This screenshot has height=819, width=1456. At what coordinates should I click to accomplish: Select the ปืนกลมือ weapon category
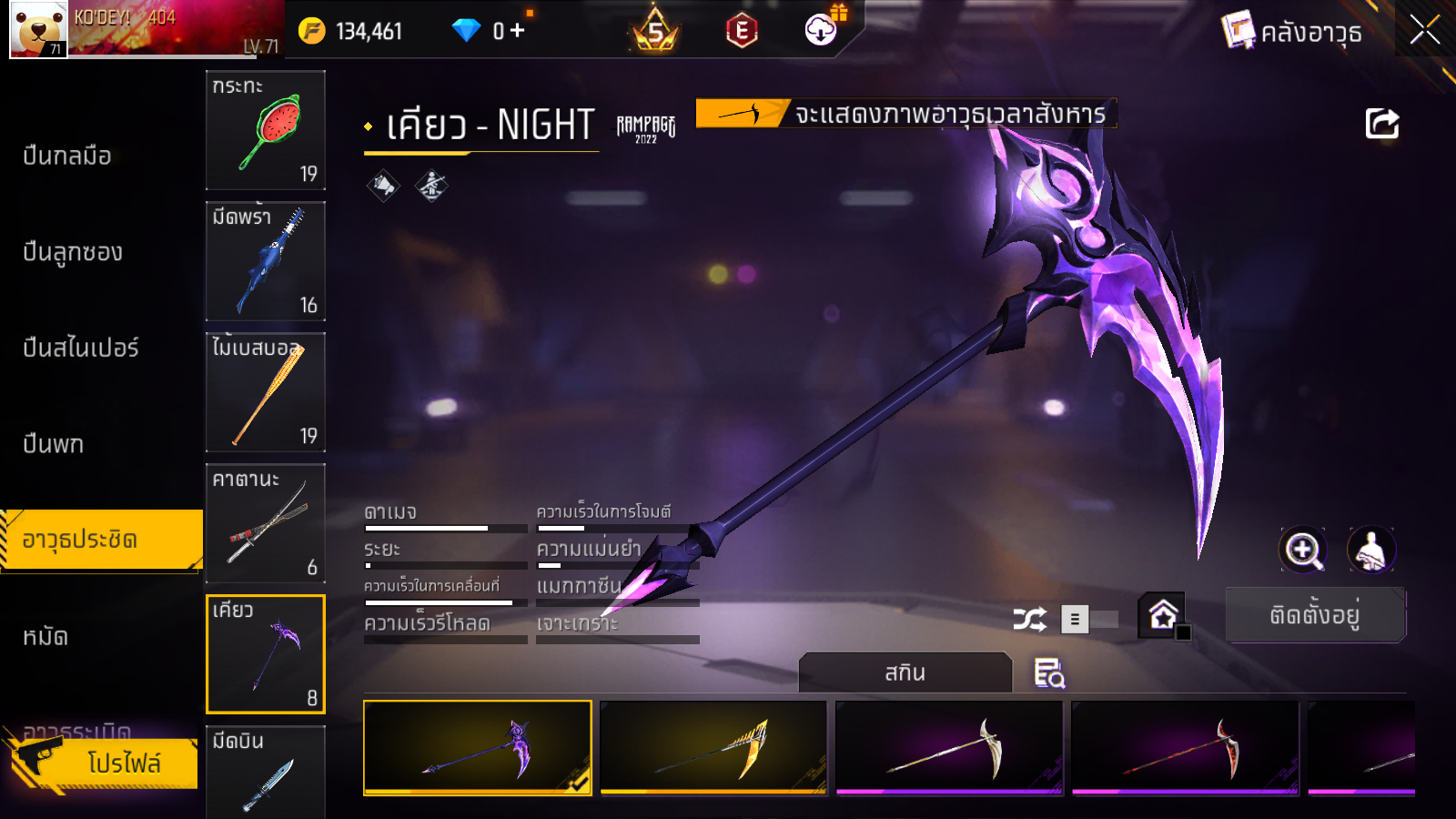click(67, 156)
